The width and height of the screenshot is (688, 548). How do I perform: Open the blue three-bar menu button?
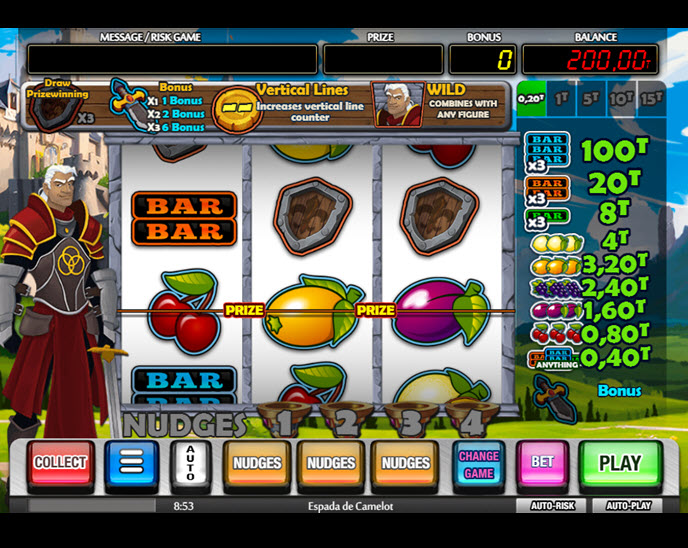[131, 463]
